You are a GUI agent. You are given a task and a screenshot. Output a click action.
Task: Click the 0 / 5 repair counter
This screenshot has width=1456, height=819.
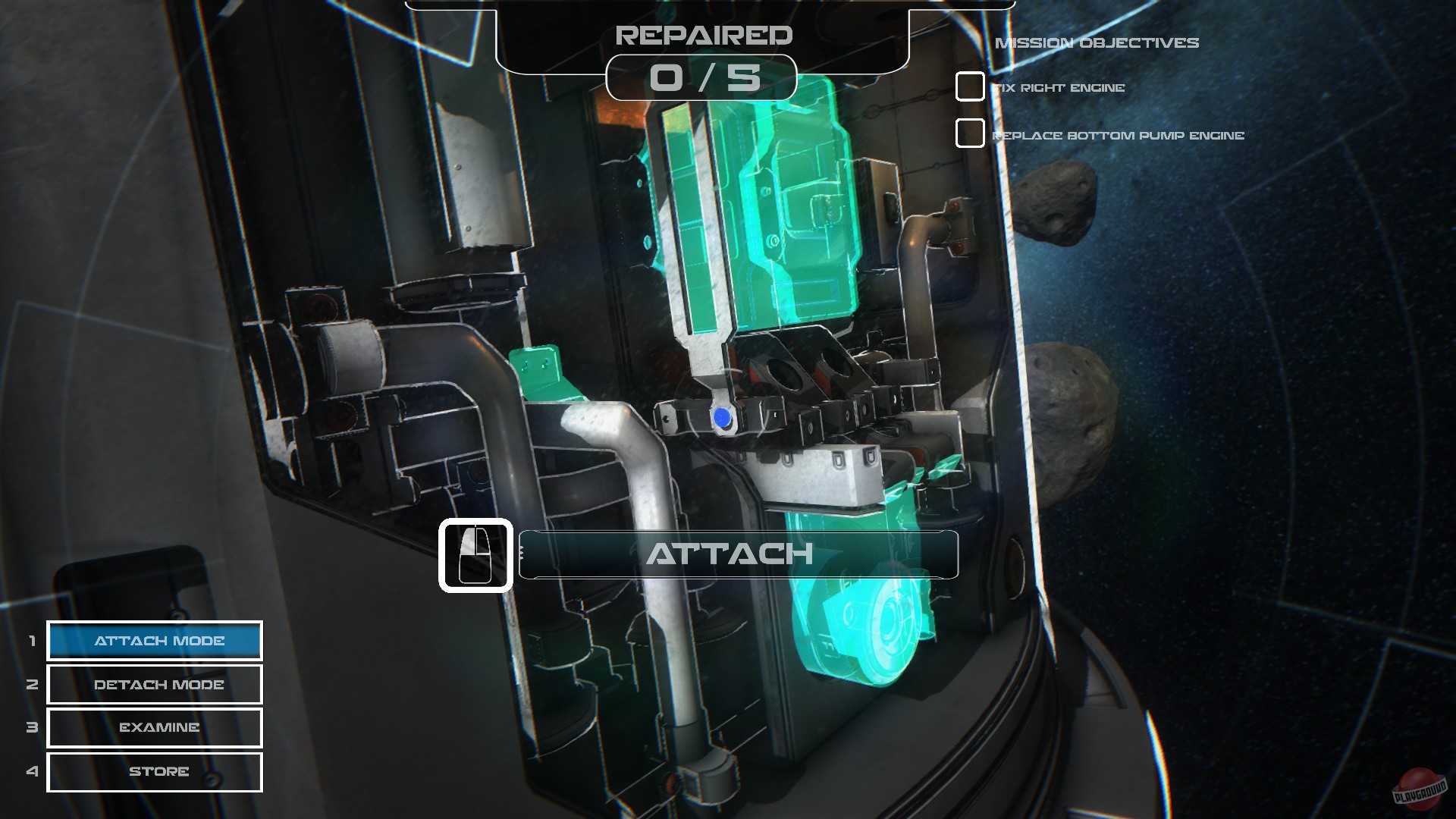[x=701, y=78]
